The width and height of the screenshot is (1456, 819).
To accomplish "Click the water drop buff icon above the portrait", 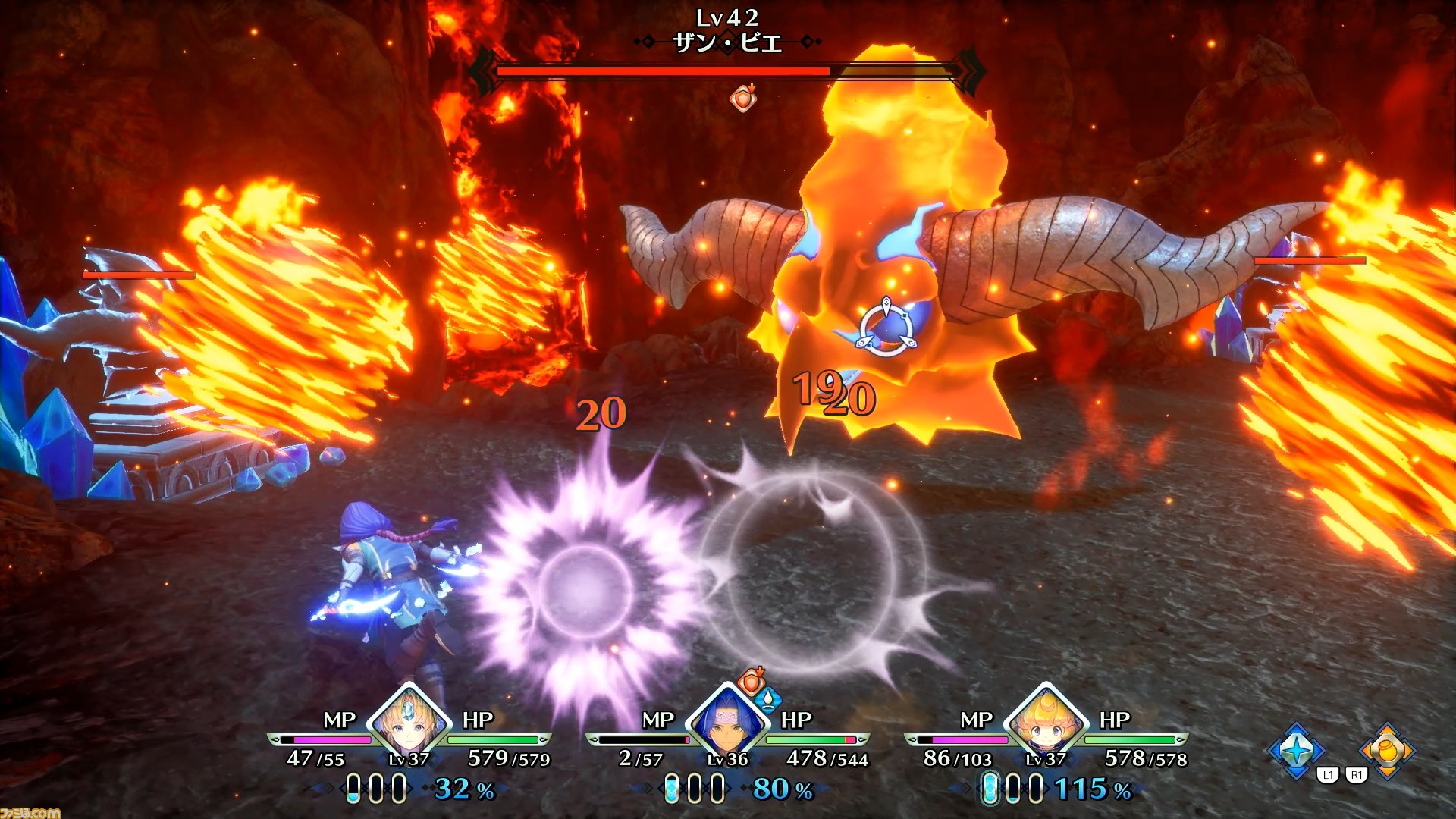I will 769,698.
